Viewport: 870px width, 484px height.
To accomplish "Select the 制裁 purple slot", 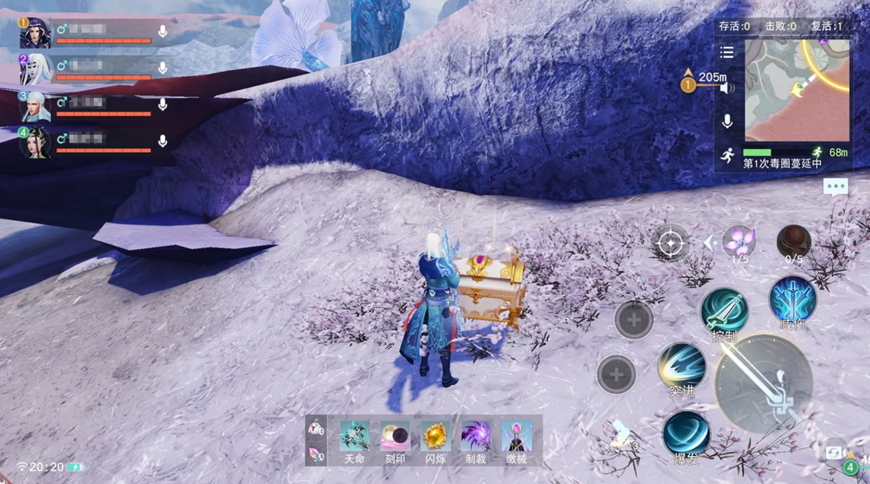I will pos(474,436).
